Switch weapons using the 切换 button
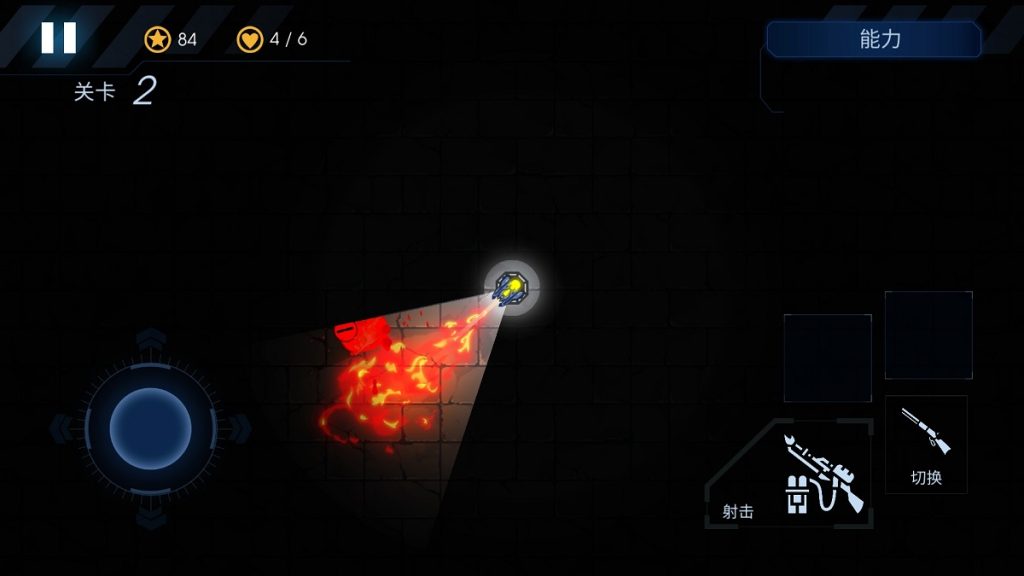Viewport: 1024px width, 576px height. pyautogui.click(x=926, y=444)
